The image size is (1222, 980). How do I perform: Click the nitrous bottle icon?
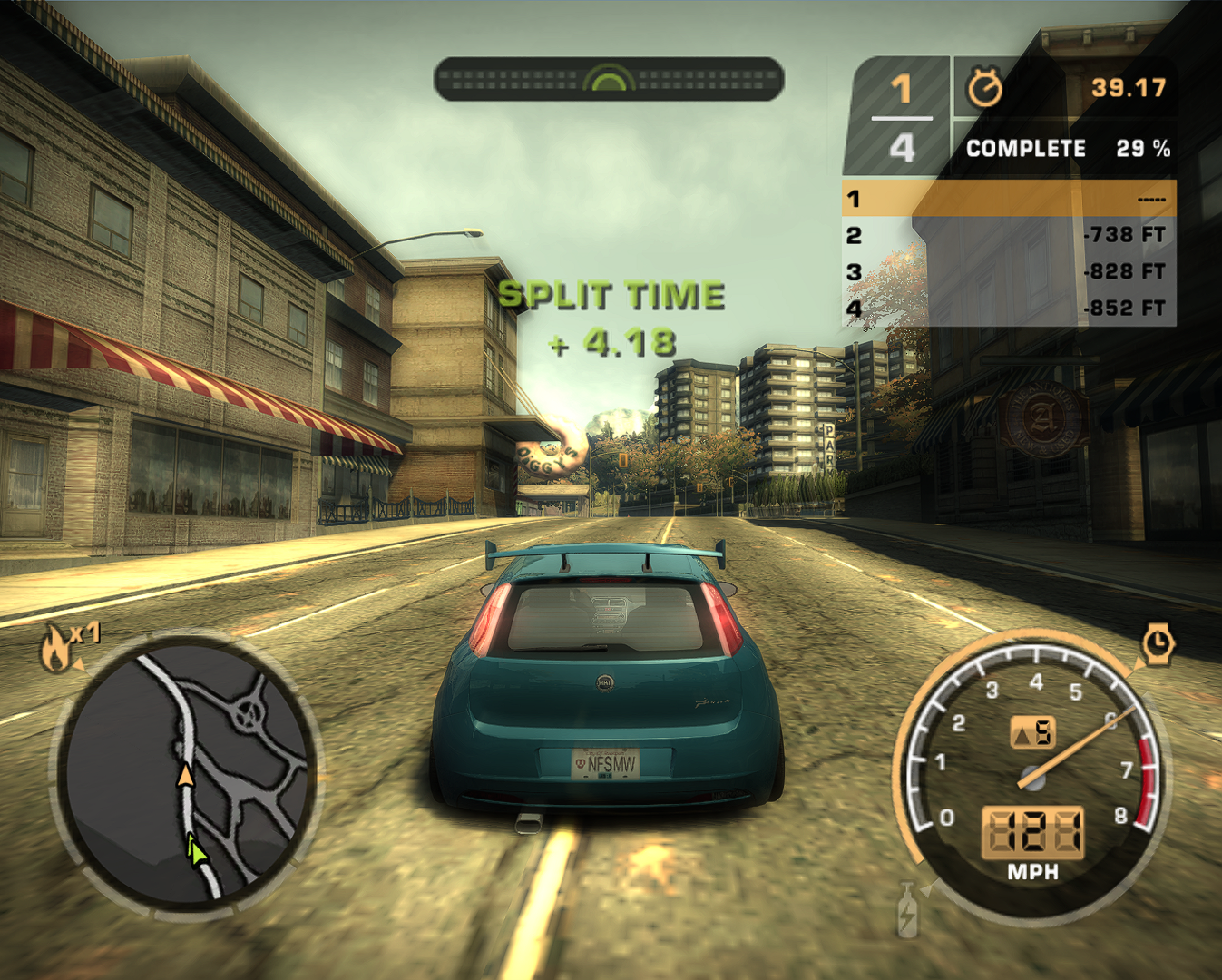tap(907, 910)
